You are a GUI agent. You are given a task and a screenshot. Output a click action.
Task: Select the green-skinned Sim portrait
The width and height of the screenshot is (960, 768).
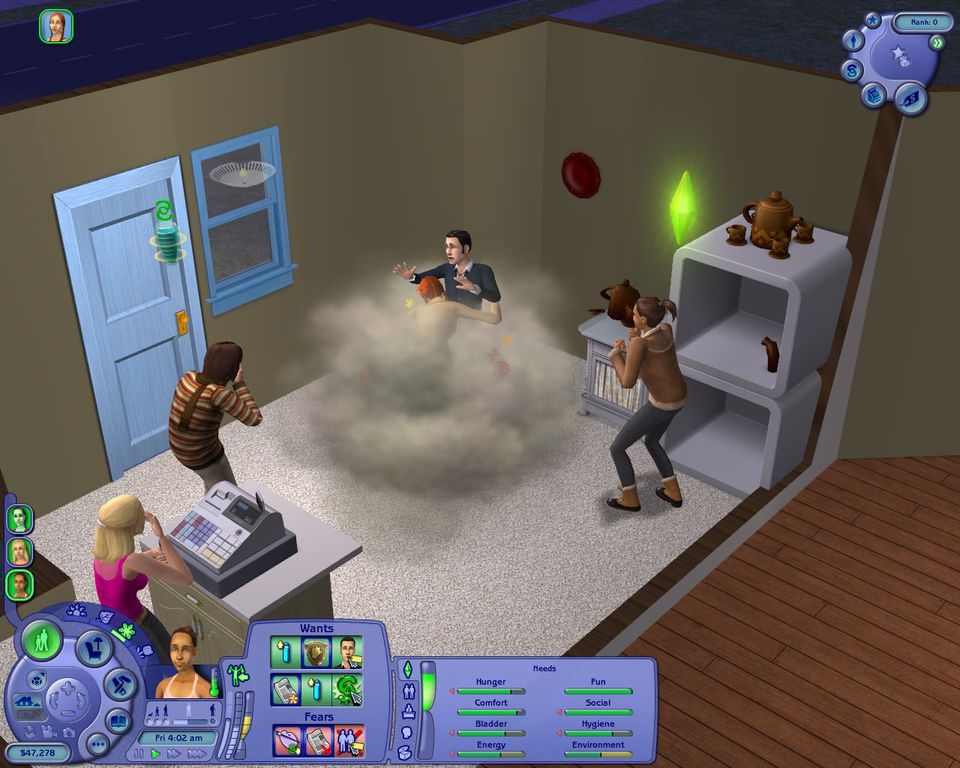pos(20,519)
